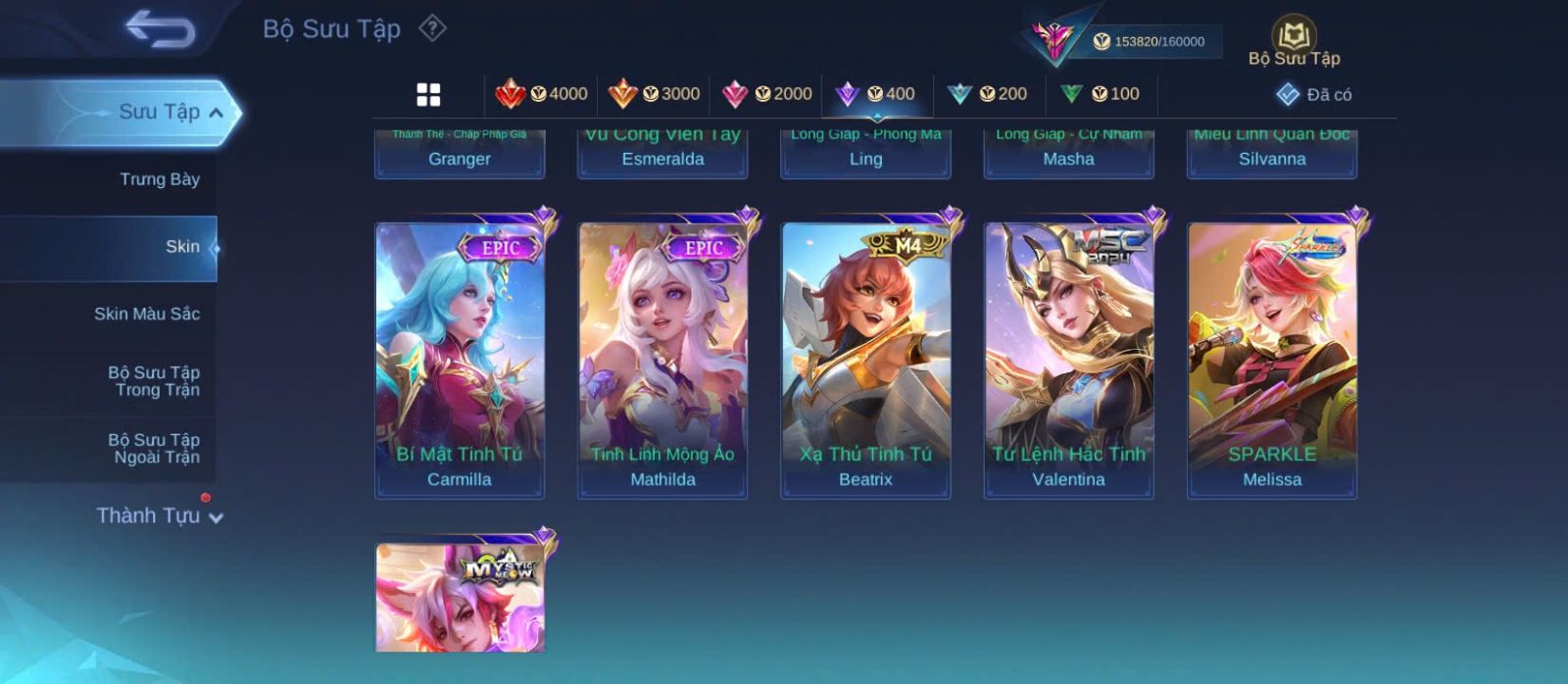Open the Bộ Sưu Tập book icon

tap(1294, 41)
